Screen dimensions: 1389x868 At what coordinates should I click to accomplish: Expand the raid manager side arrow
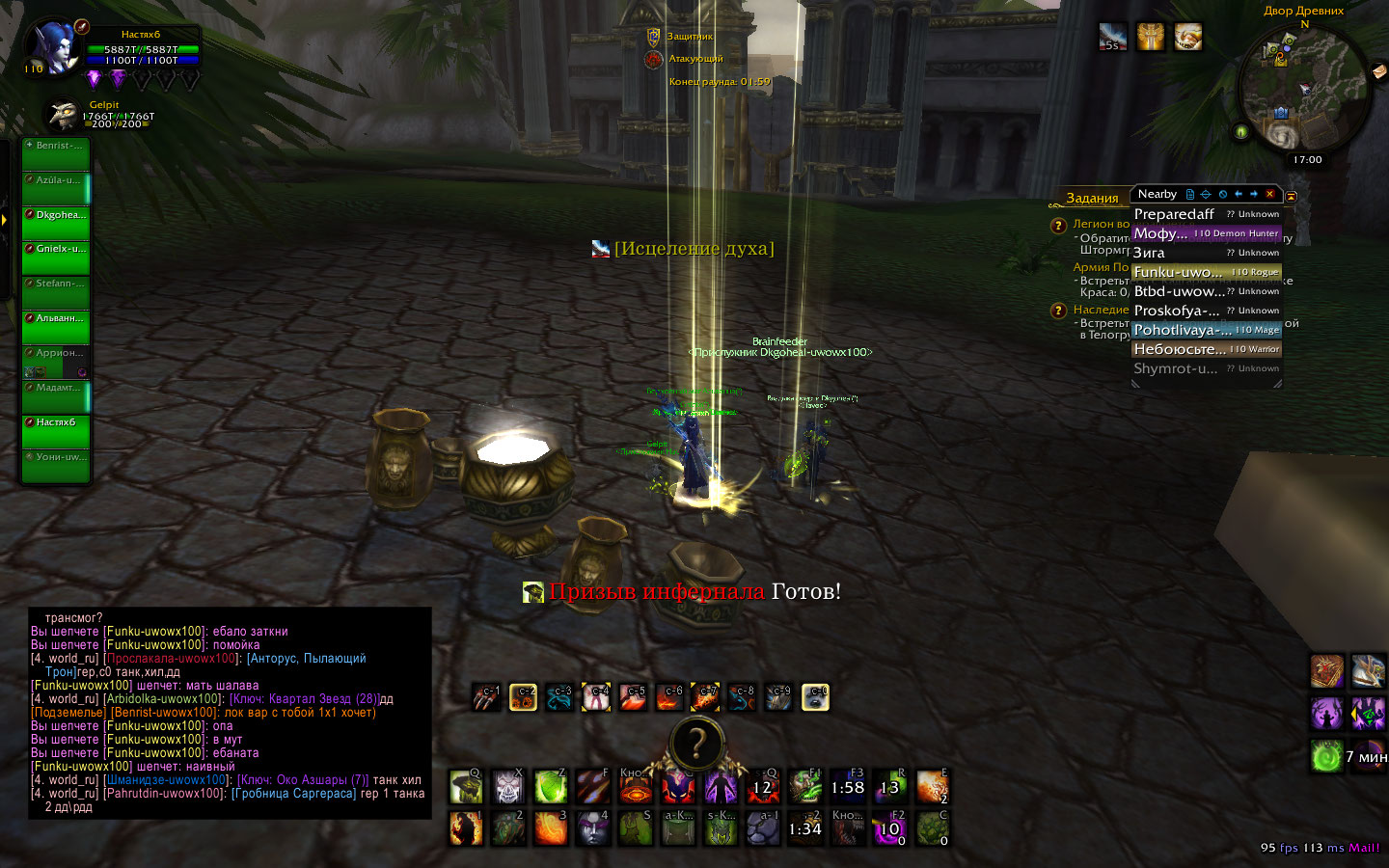coord(5,220)
